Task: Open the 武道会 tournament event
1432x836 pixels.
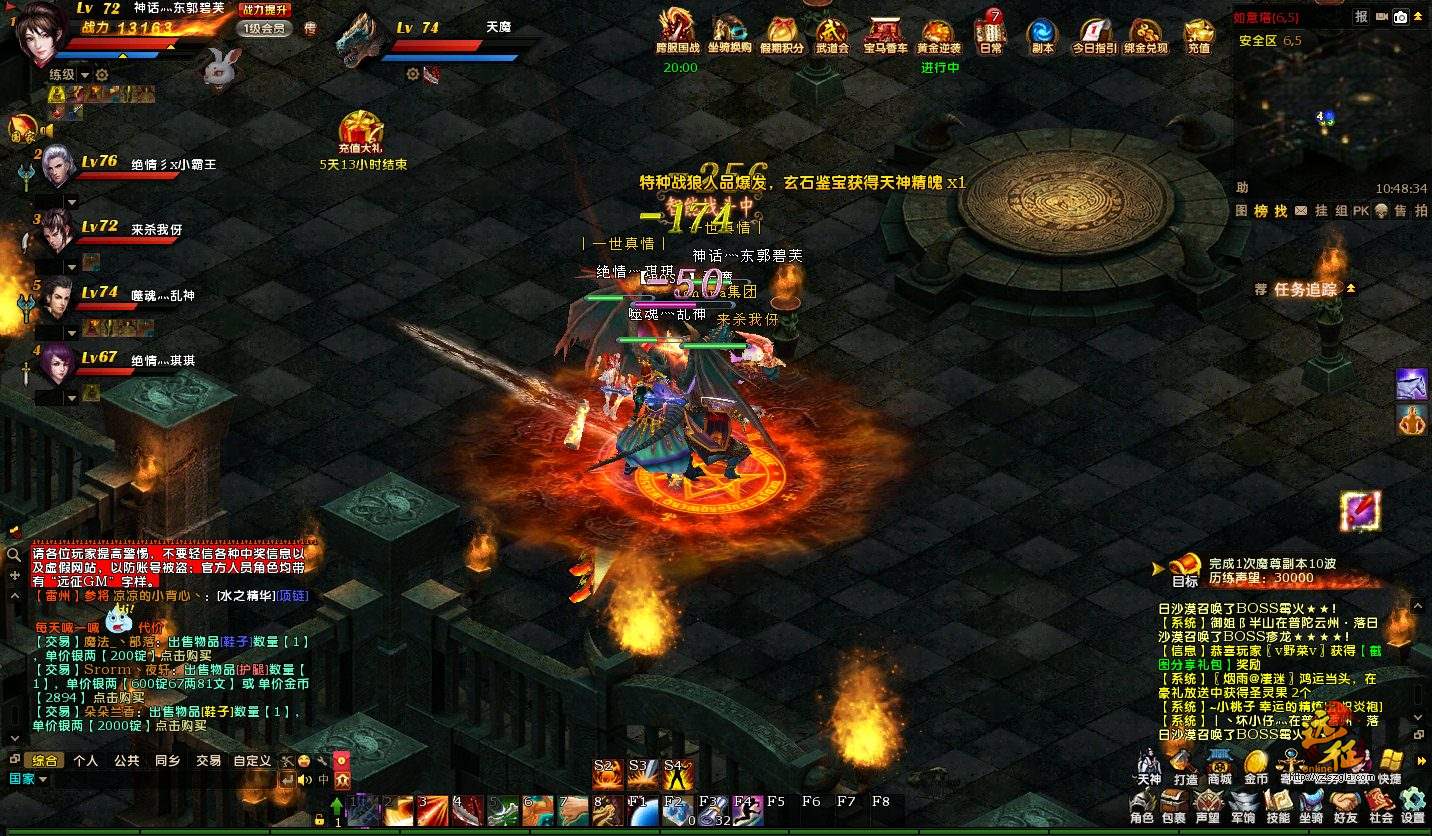Action: [x=832, y=36]
